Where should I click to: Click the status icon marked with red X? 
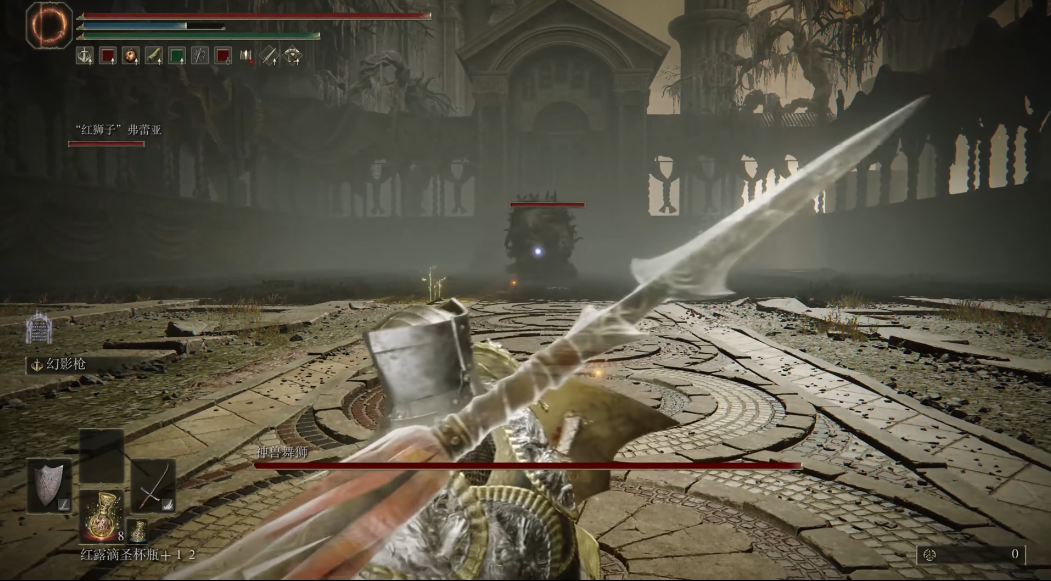(247, 56)
